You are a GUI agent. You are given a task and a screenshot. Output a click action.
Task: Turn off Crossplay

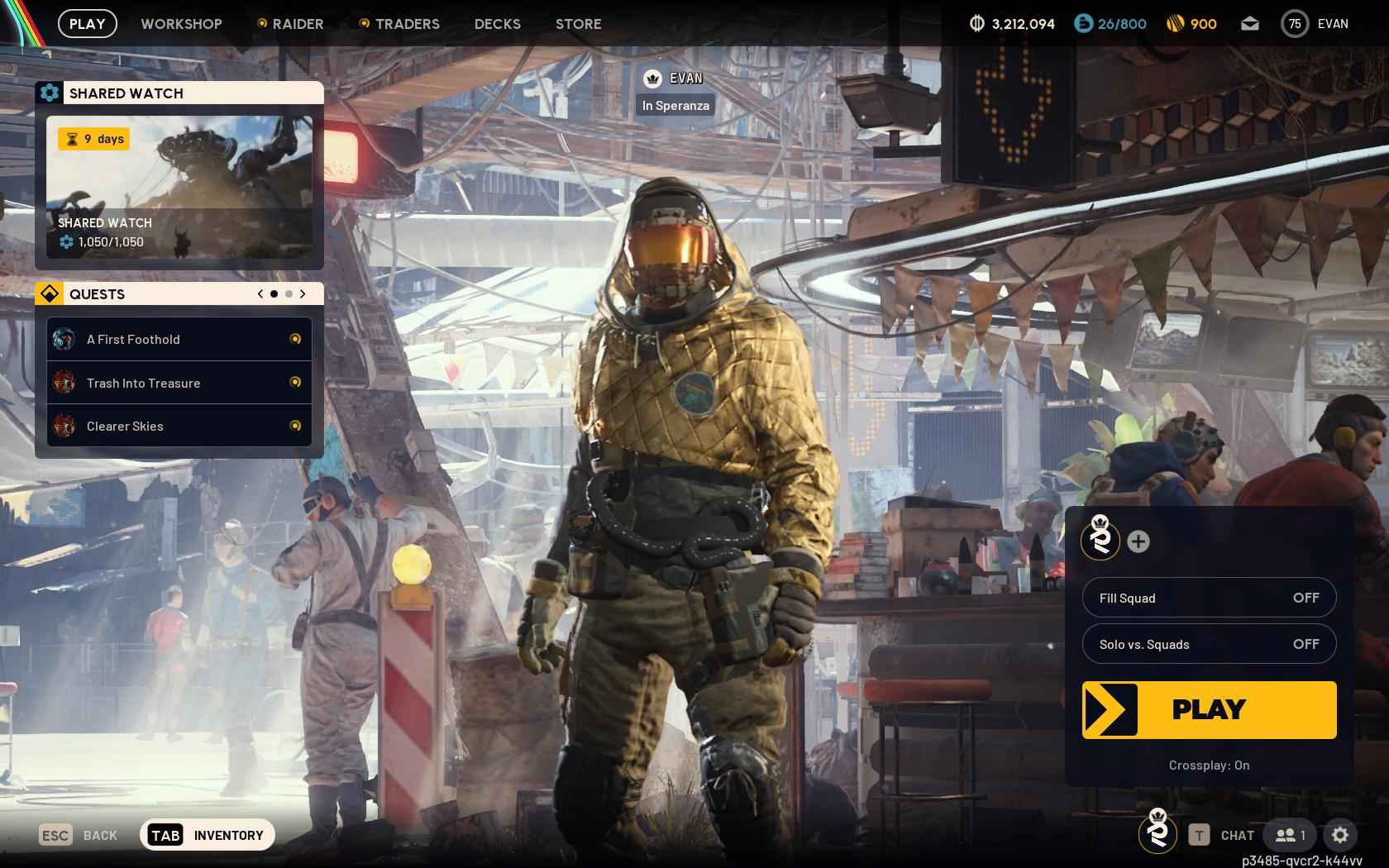pyautogui.click(x=1209, y=765)
